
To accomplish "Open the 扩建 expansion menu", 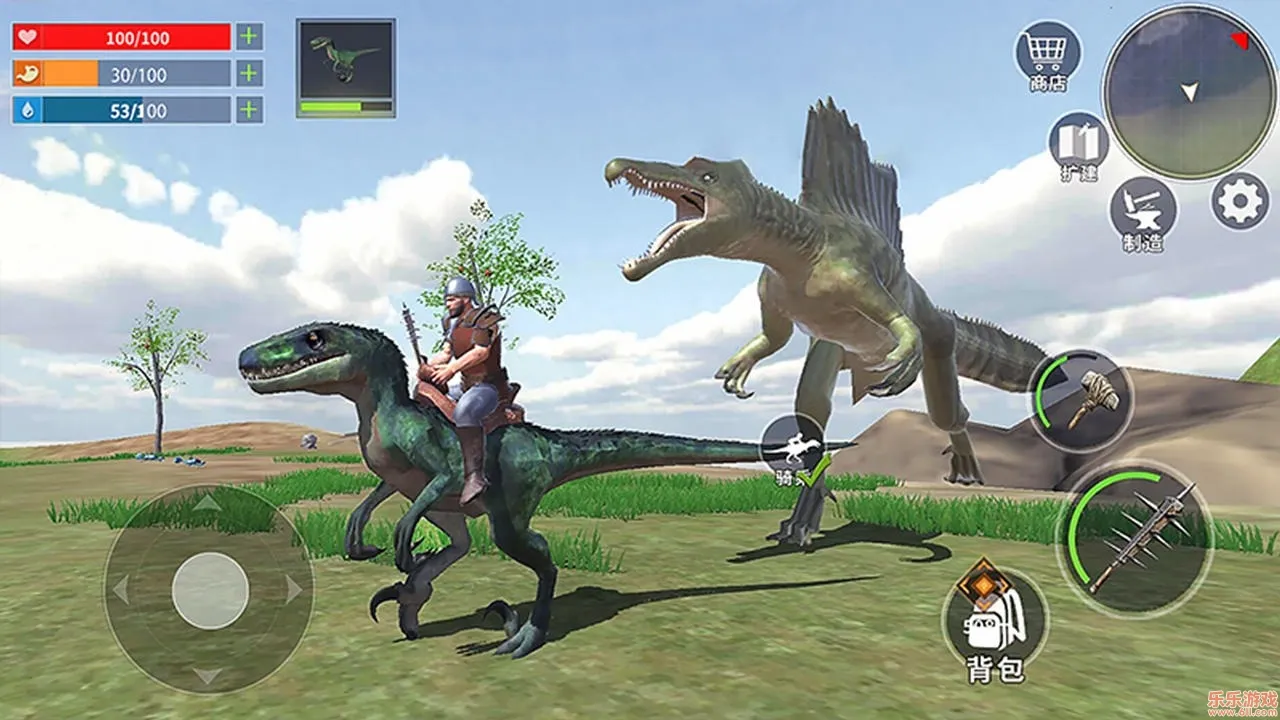I will (1078, 143).
